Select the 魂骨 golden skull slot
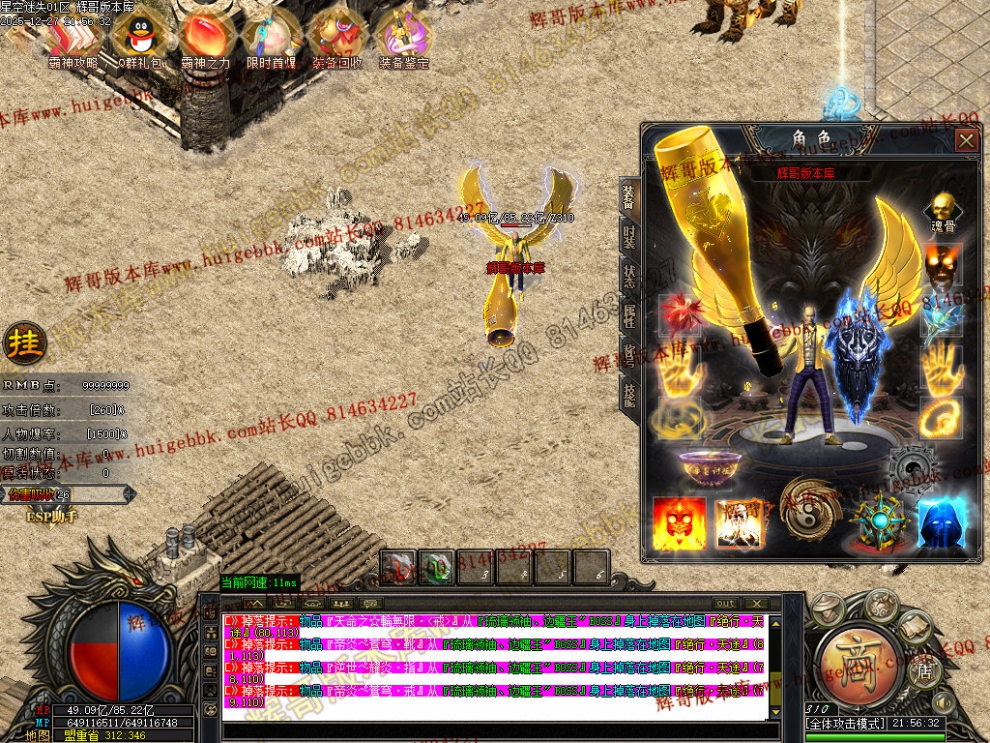Screen dimensions: 990x743 pyautogui.click(x=940, y=209)
